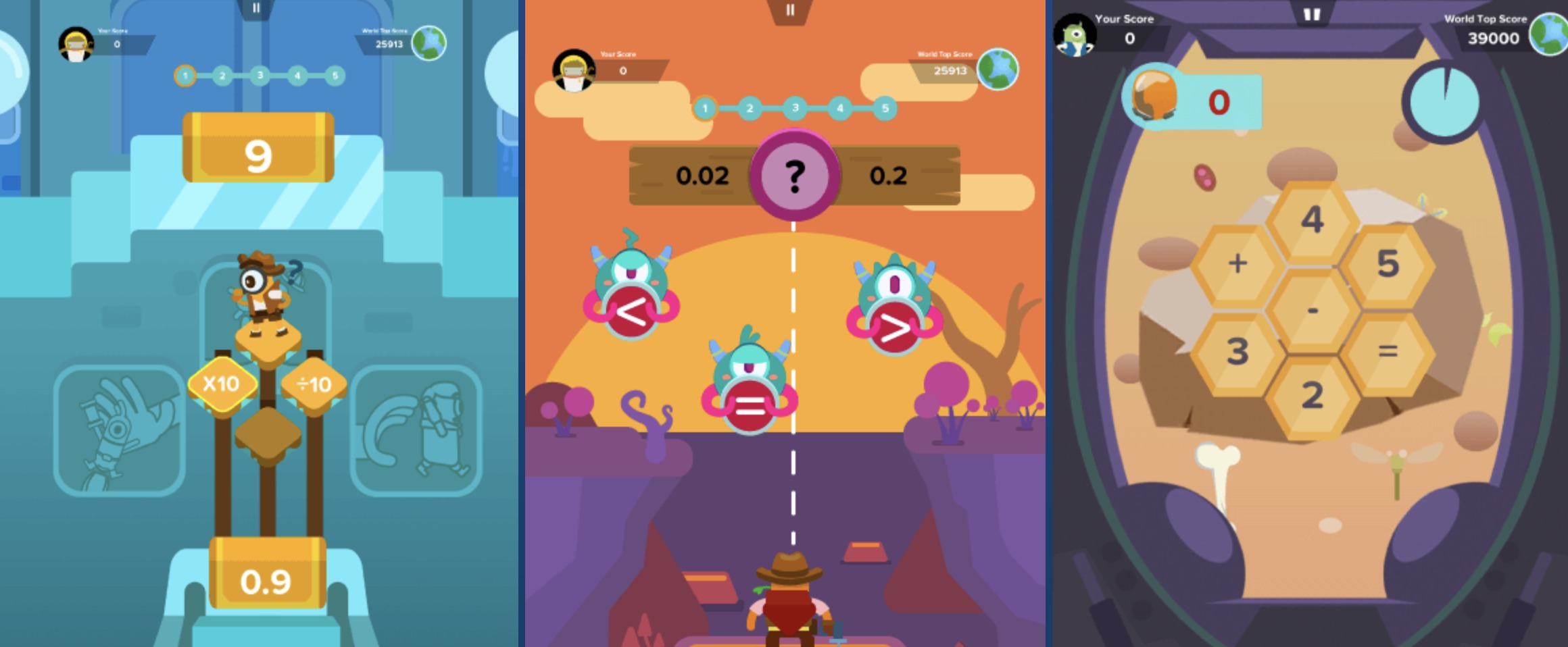Select the minus sign honeycomb tile
Image resolution: width=1568 pixels, height=647 pixels.
click(x=1312, y=310)
